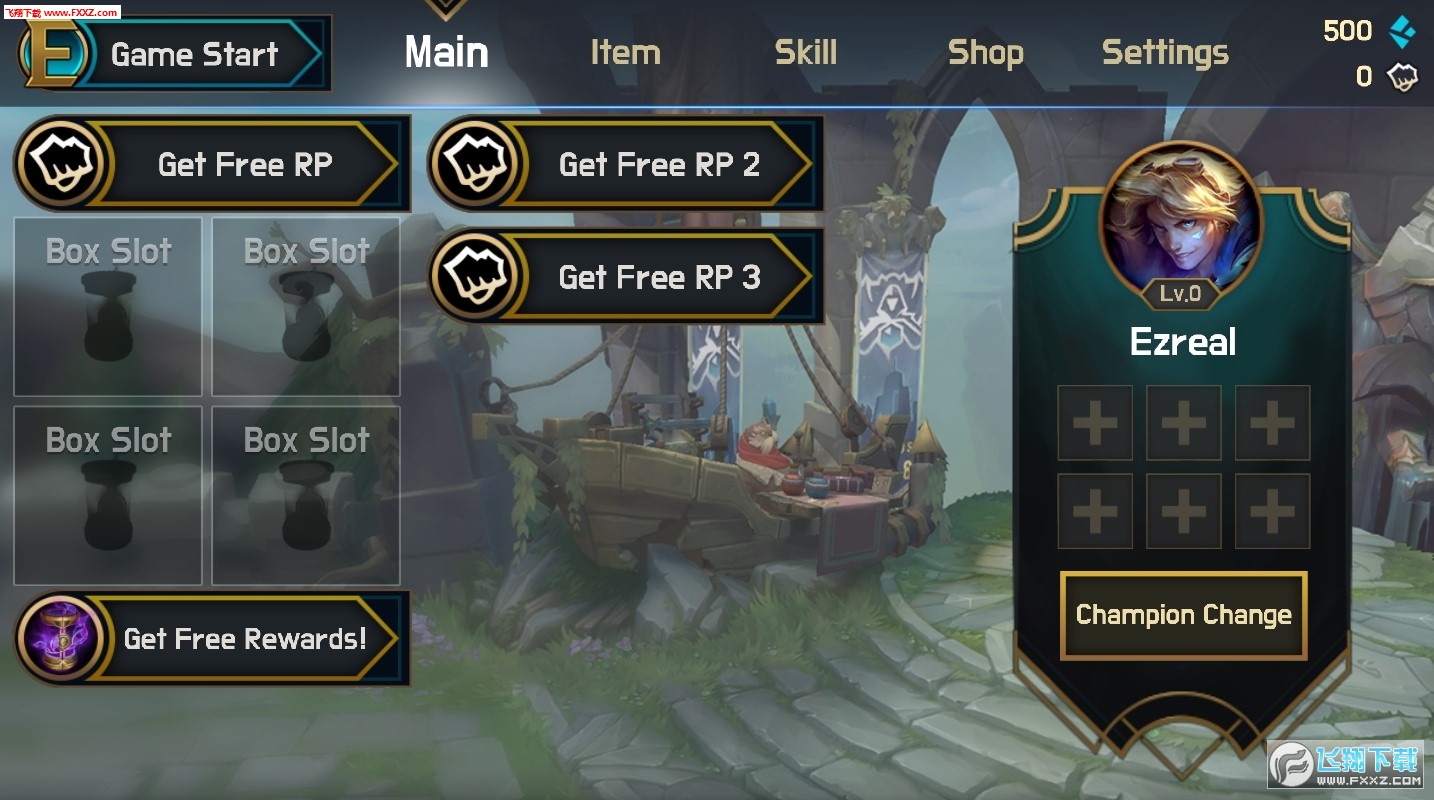The height and width of the screenshot is (800, 1434).
Task: Tap the blue gem currency icon
Action: [1402, 32]
